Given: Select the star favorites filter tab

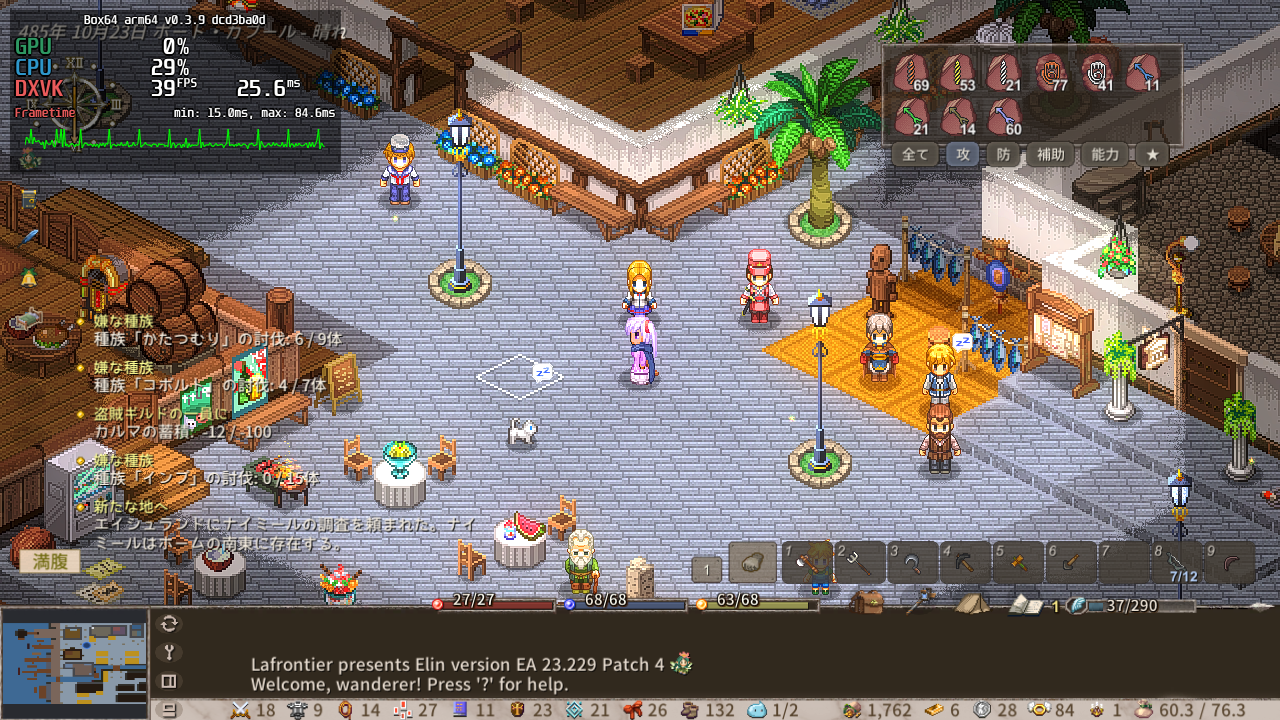Looking at the screenshot, I should tap(1152, 155).
